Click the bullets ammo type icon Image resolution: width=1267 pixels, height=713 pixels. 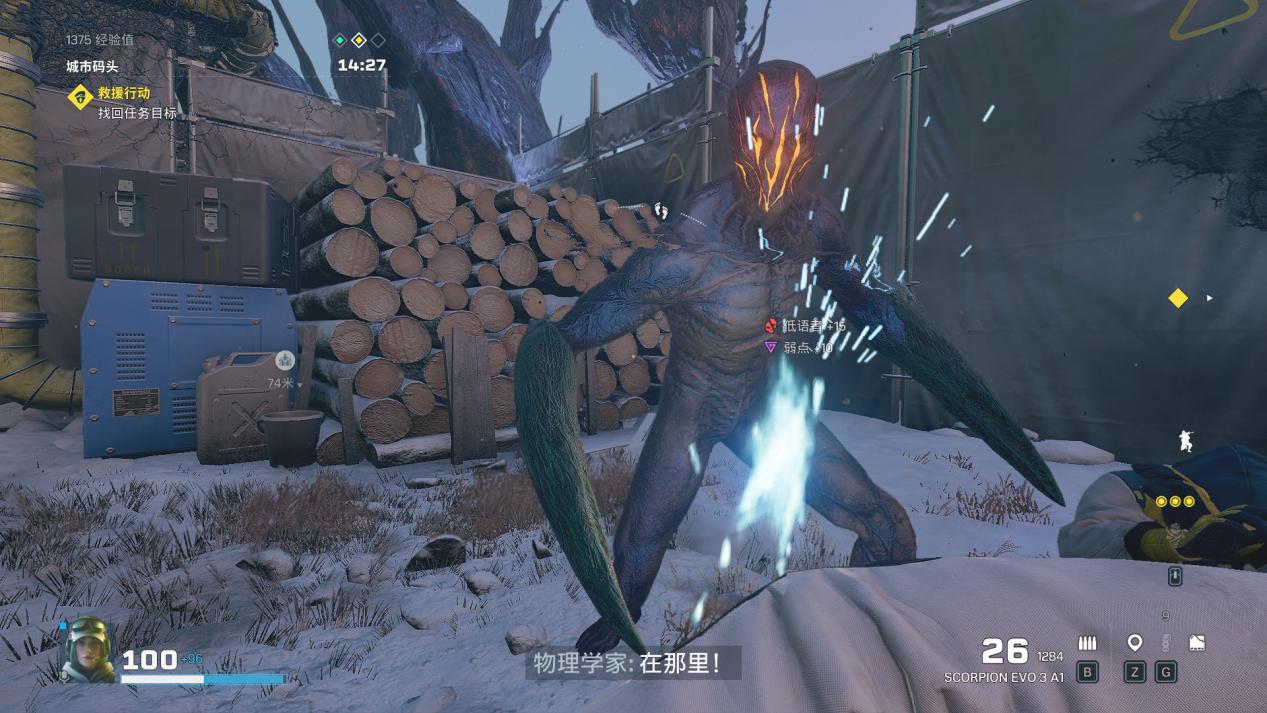1087,643
